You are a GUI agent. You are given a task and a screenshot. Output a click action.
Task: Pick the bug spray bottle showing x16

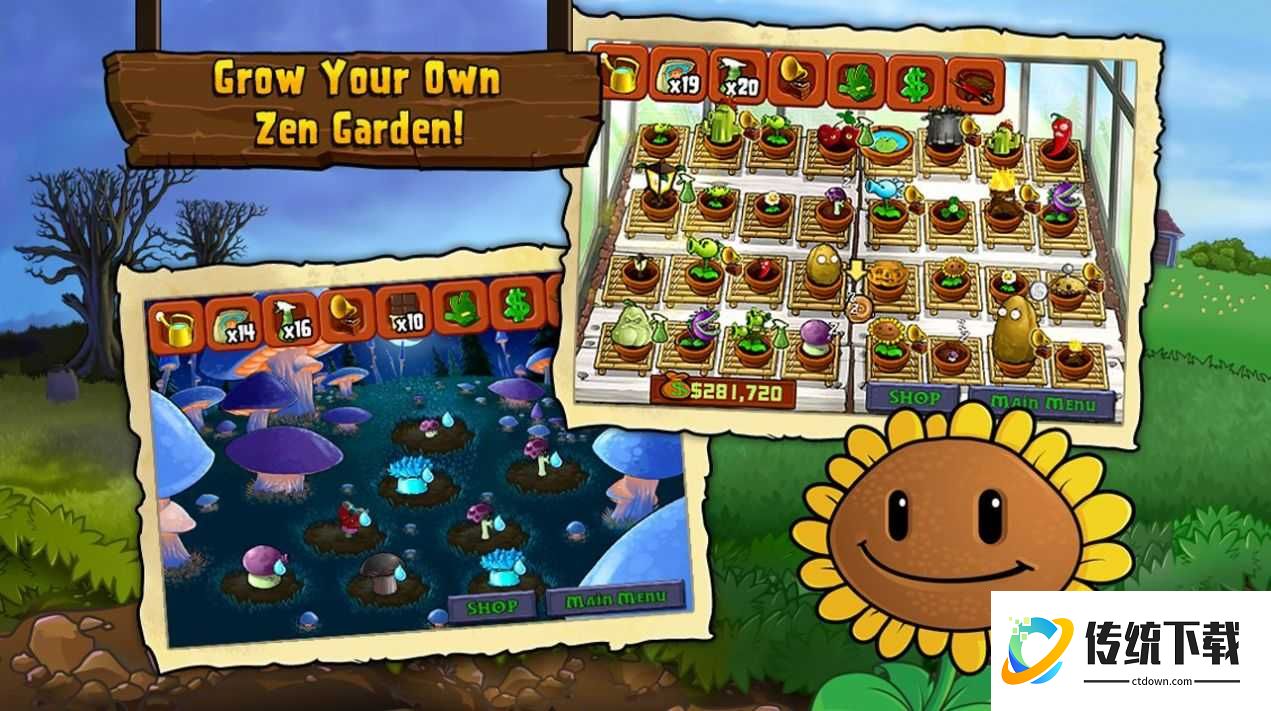pos(290,318)
